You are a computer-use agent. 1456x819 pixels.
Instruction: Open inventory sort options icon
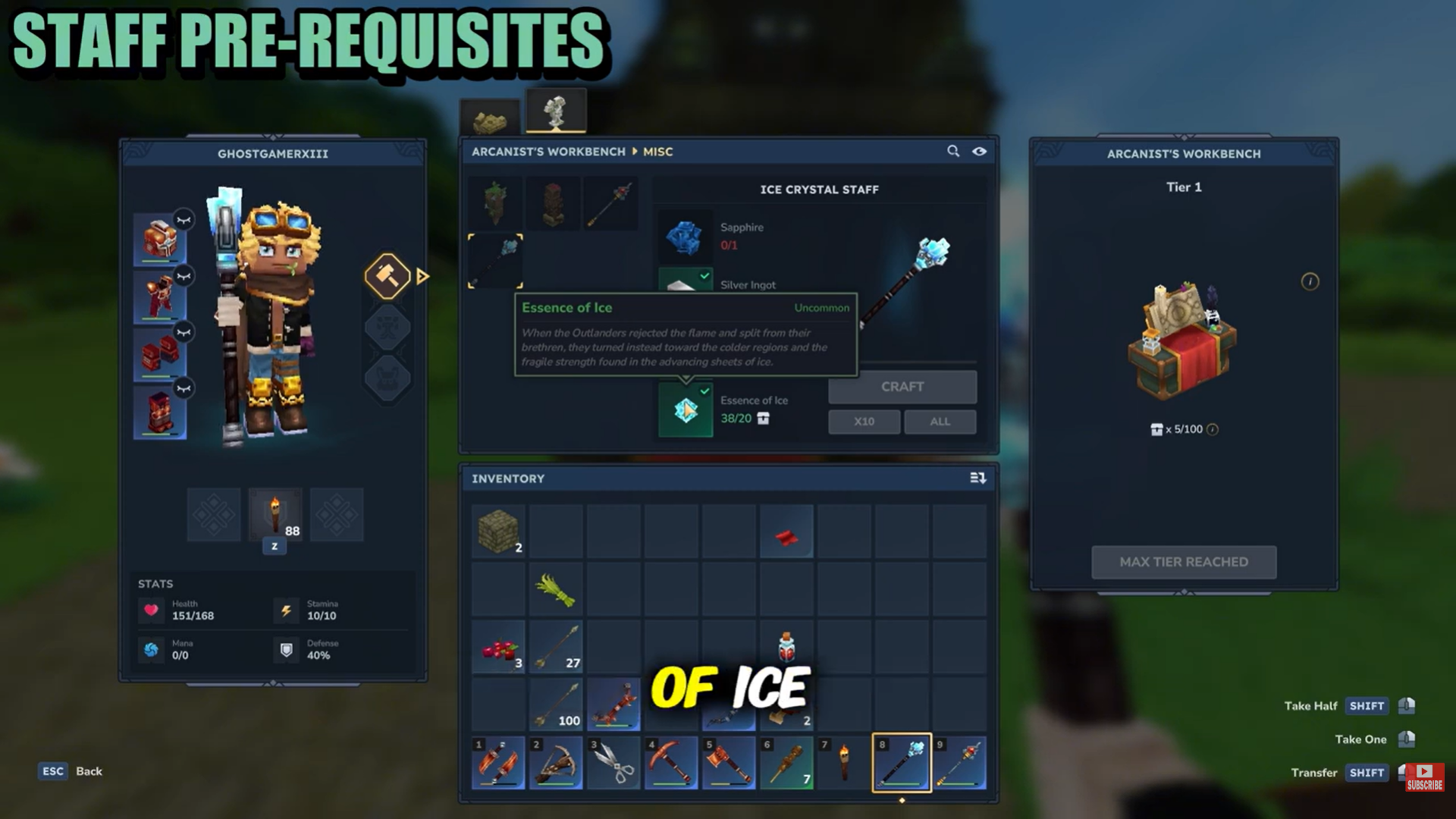(x=978, y=479)
